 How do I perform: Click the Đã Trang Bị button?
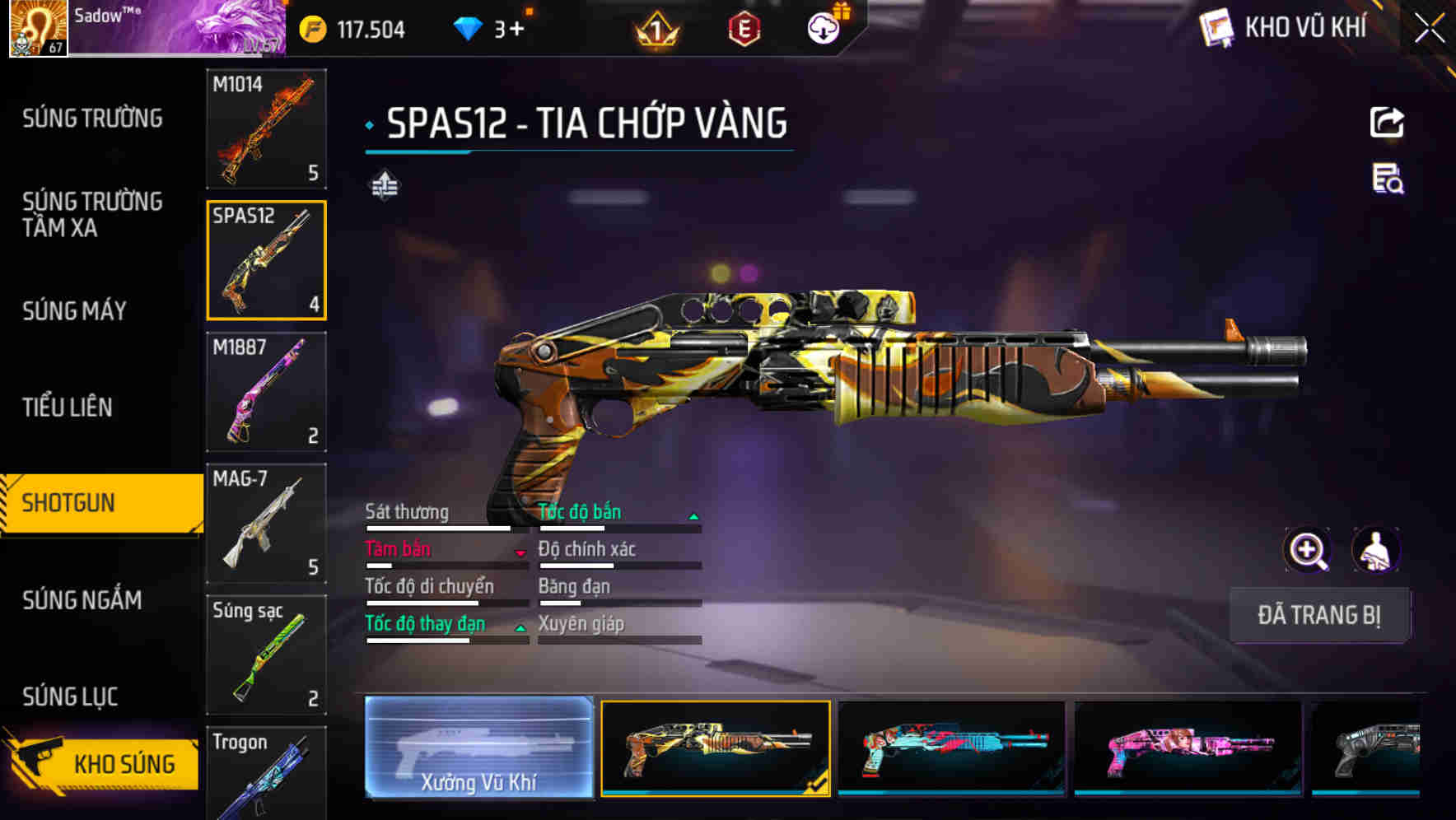pos(1319,615)
